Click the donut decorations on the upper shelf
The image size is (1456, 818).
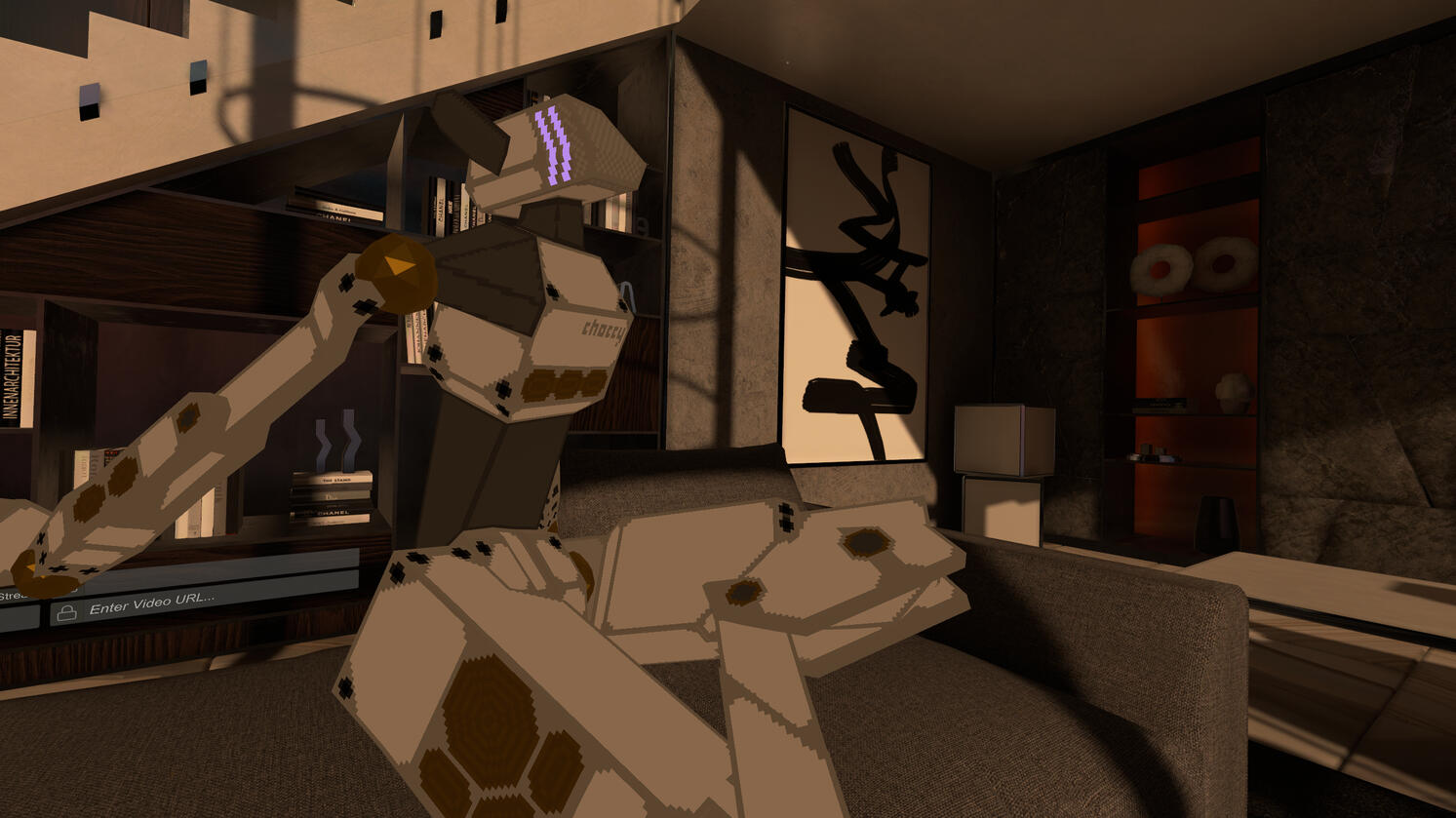coord(1192,261)
